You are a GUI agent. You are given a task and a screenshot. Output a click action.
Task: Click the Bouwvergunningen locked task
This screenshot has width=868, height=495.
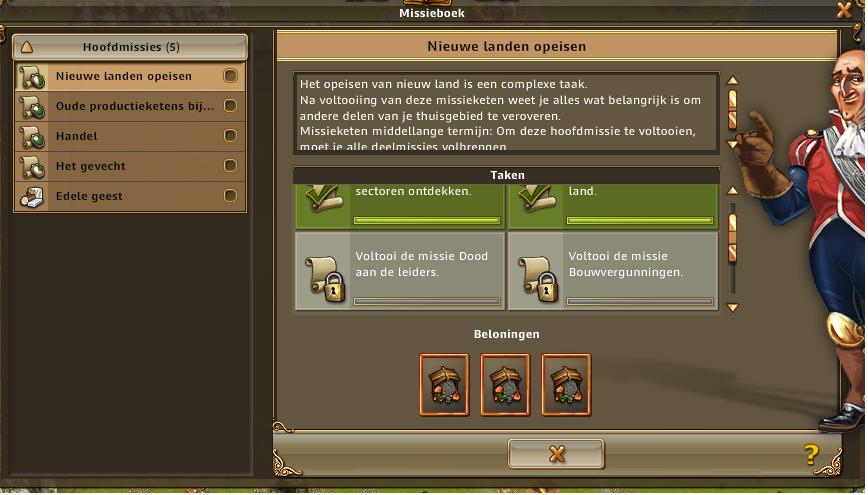point(612,271)
